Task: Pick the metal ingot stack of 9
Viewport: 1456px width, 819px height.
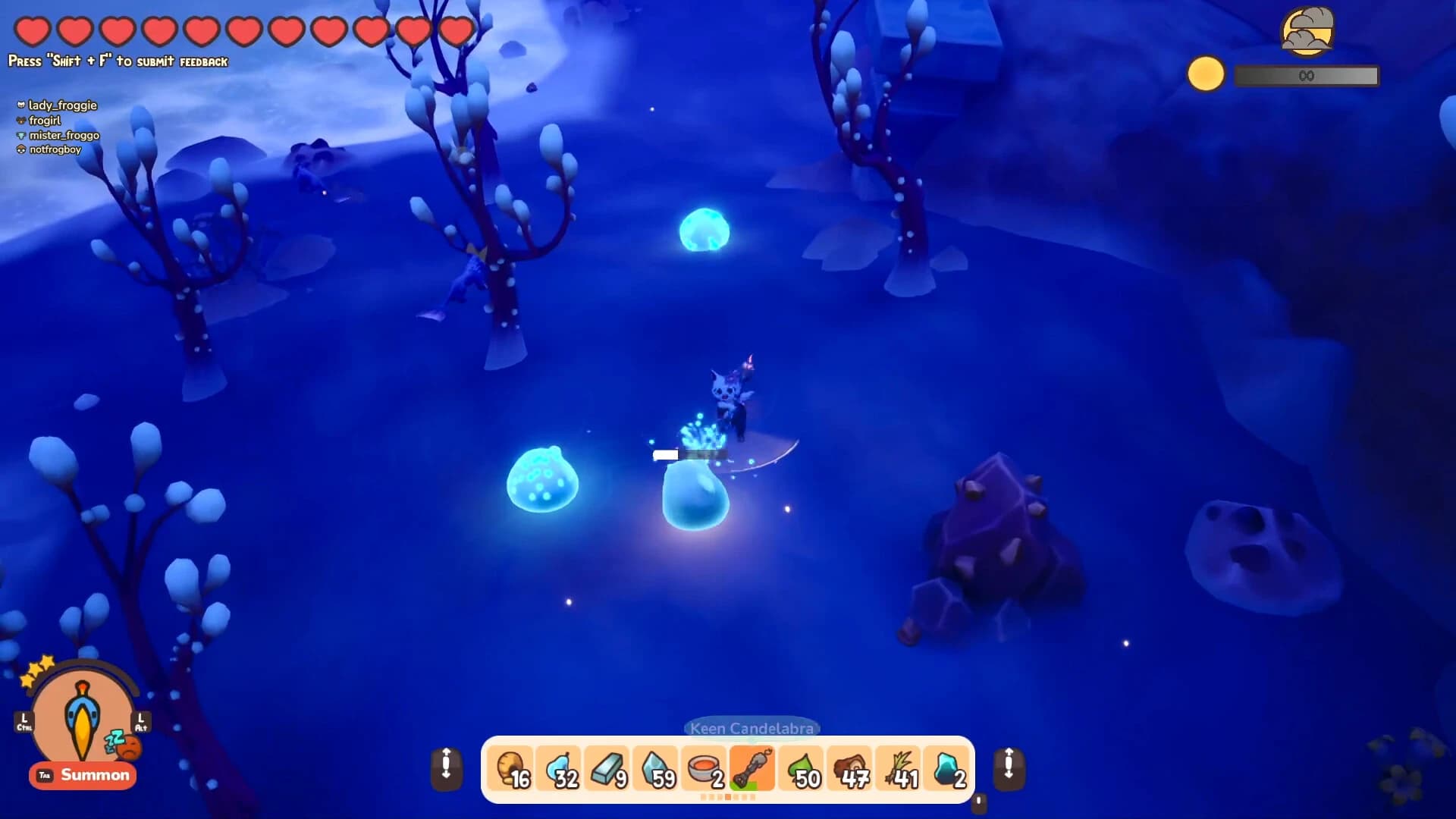Action: [x=609, y=770]
